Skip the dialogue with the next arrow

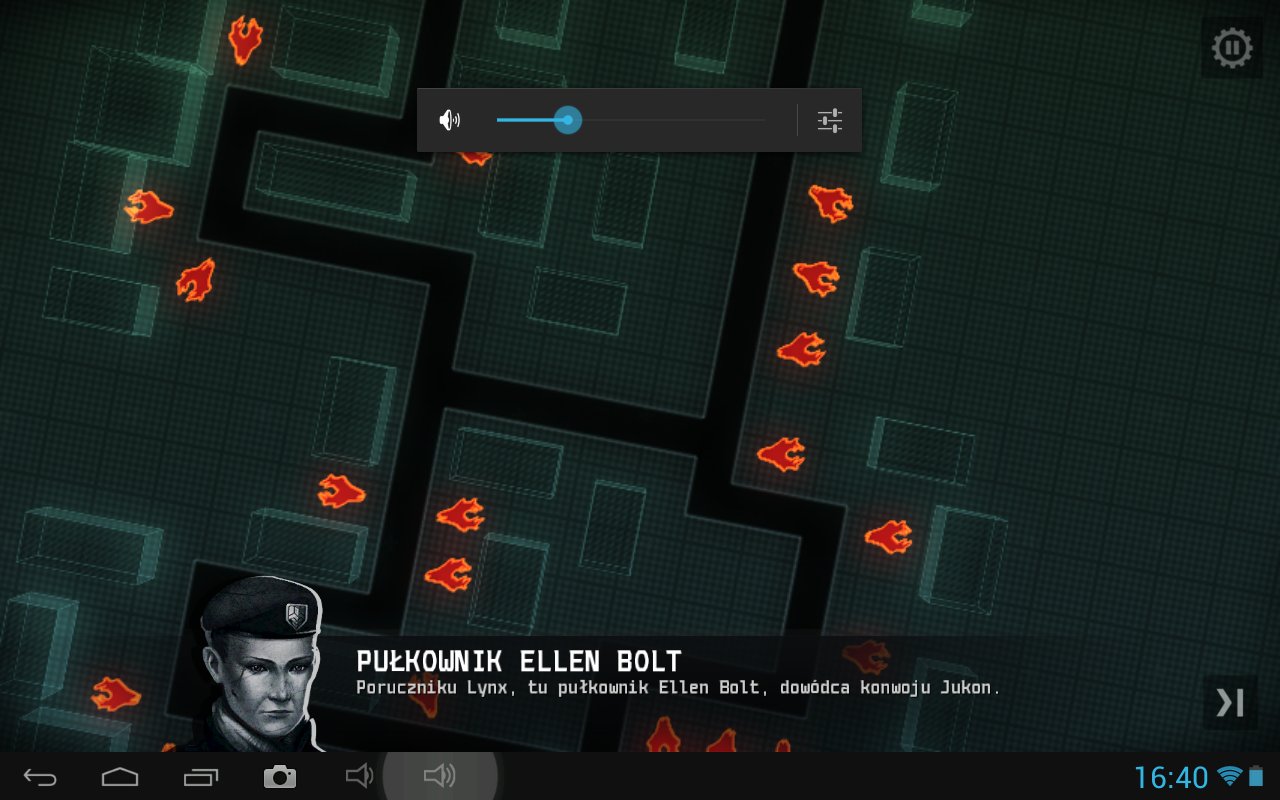coord(1229,702)
